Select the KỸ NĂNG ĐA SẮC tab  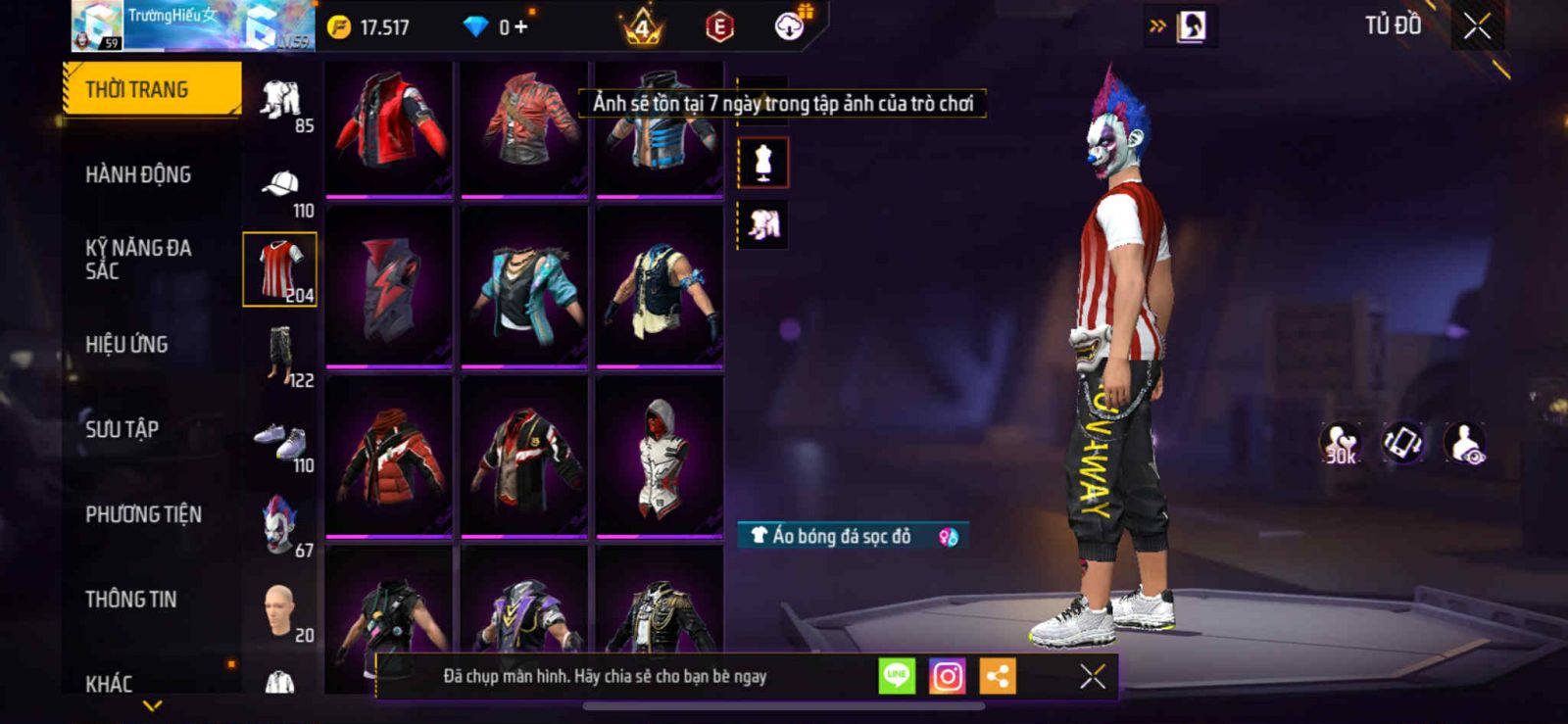pyautogui.click(x=138, y=259)
